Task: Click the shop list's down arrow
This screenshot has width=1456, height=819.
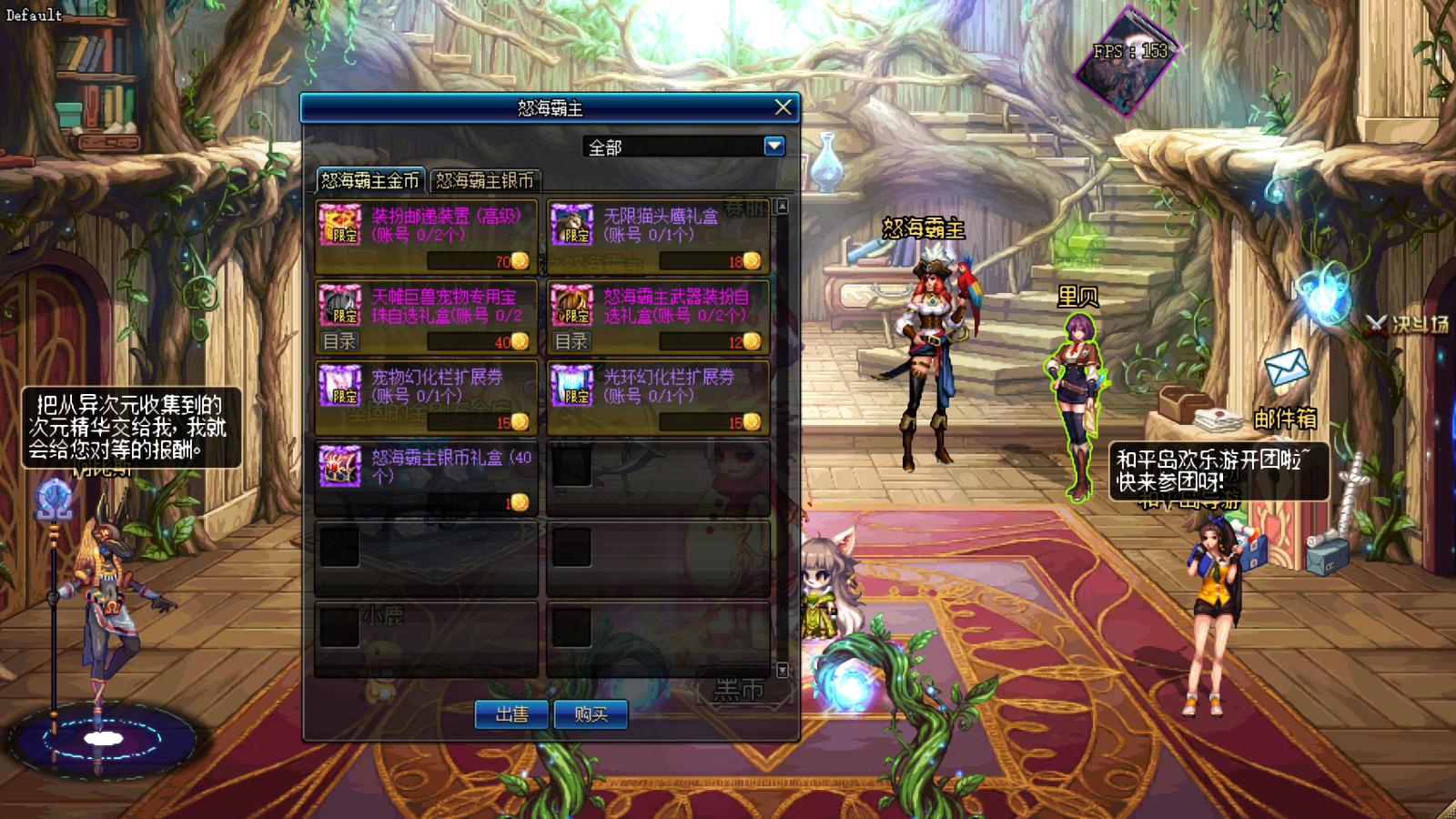Action: [782, 670]
